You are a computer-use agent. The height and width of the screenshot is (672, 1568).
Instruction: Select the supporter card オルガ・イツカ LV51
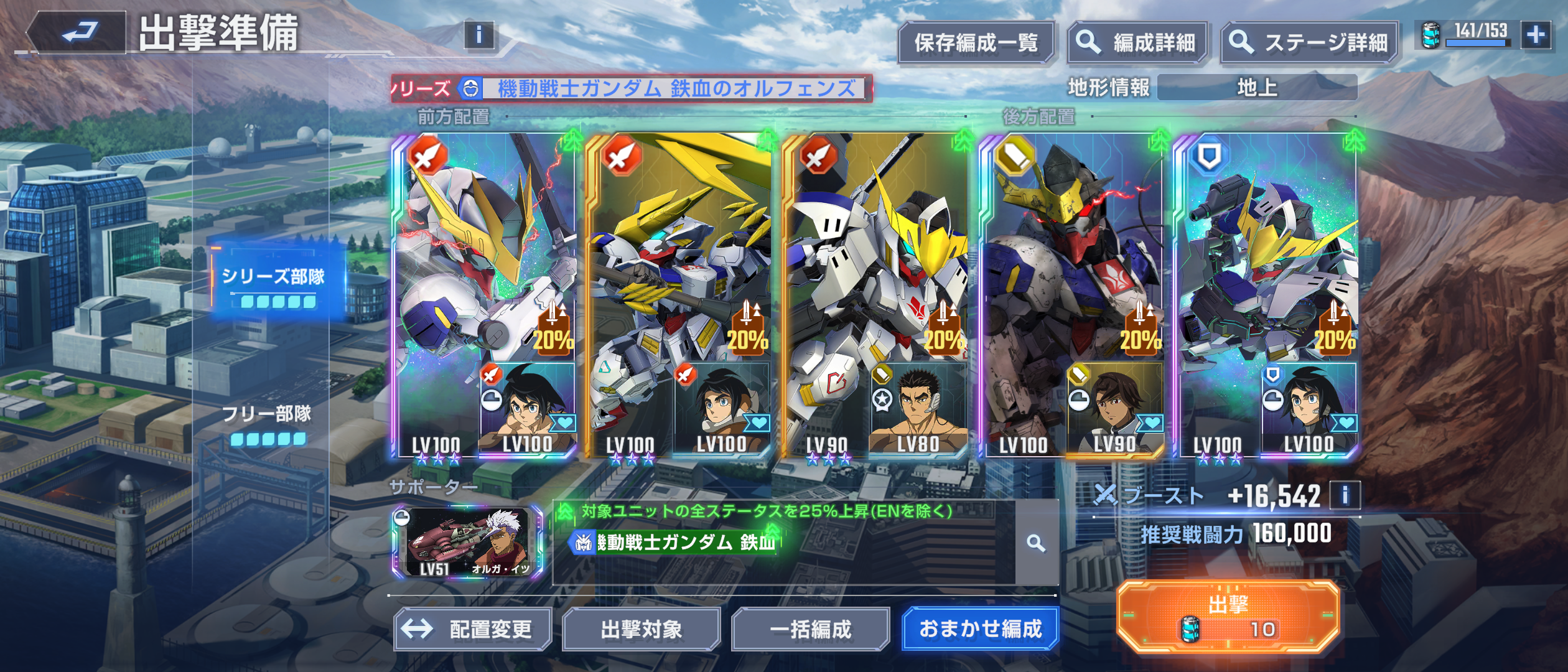coord(467,543)
